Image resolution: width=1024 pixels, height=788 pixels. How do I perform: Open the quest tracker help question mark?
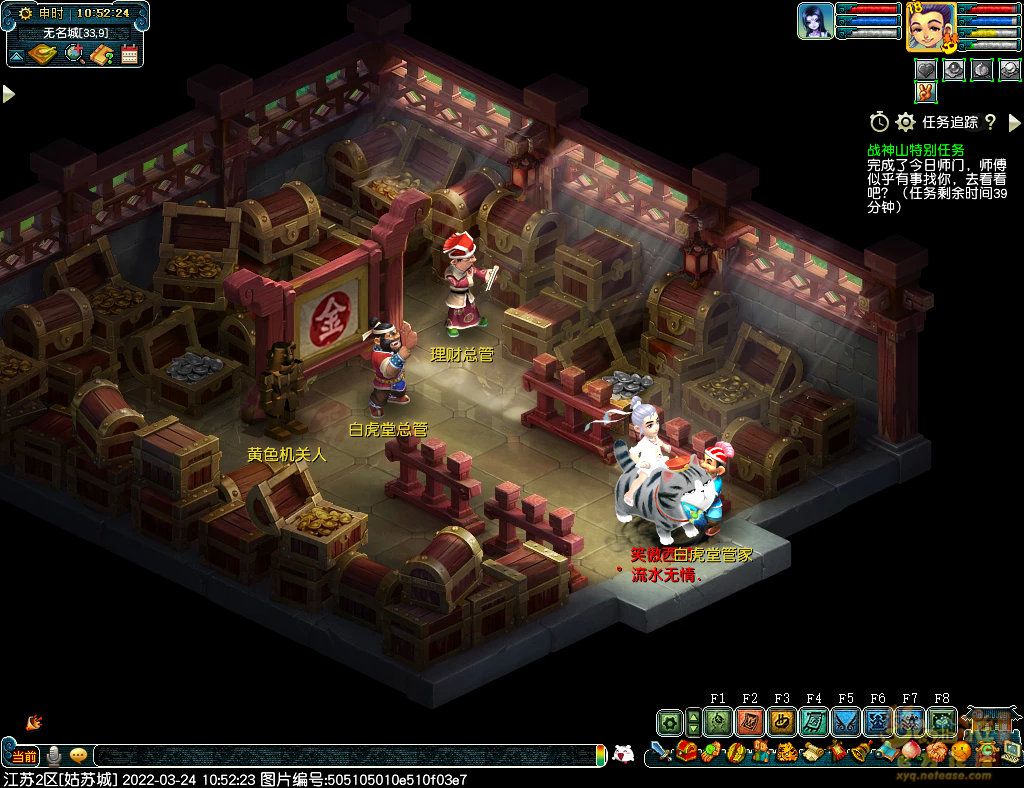click(x=990, y=122)
